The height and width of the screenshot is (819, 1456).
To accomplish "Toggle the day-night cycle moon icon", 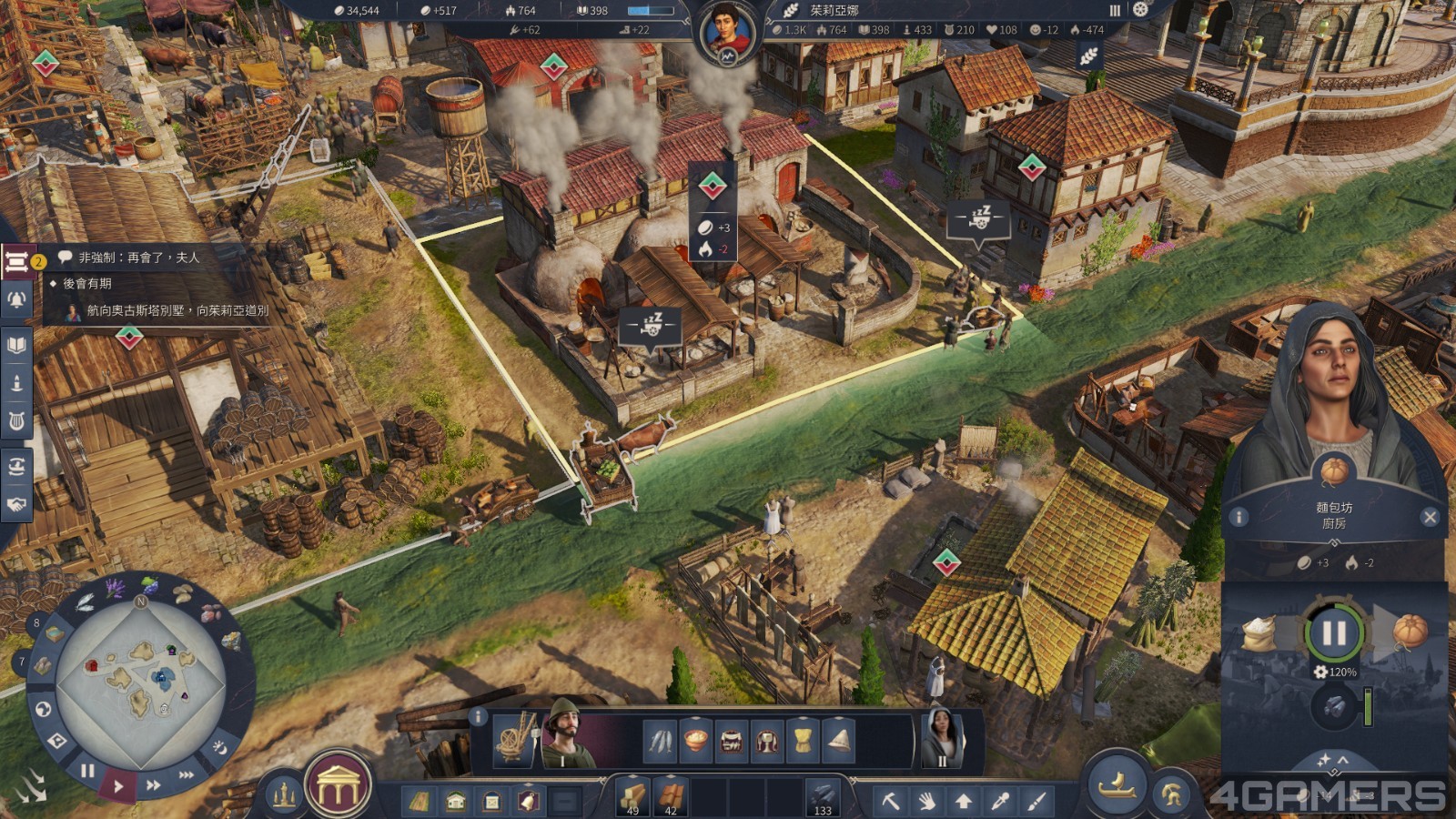I will (219, 746).
